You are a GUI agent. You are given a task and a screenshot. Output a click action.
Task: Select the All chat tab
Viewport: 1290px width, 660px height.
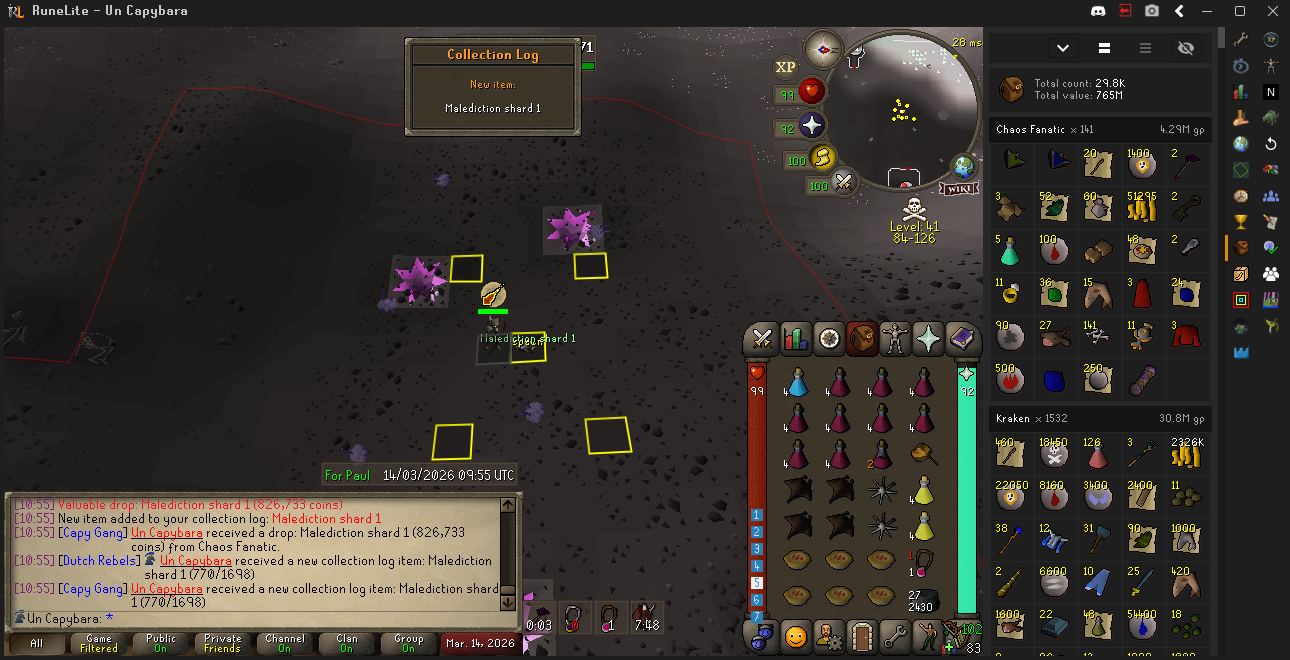(x=37, y=643)
